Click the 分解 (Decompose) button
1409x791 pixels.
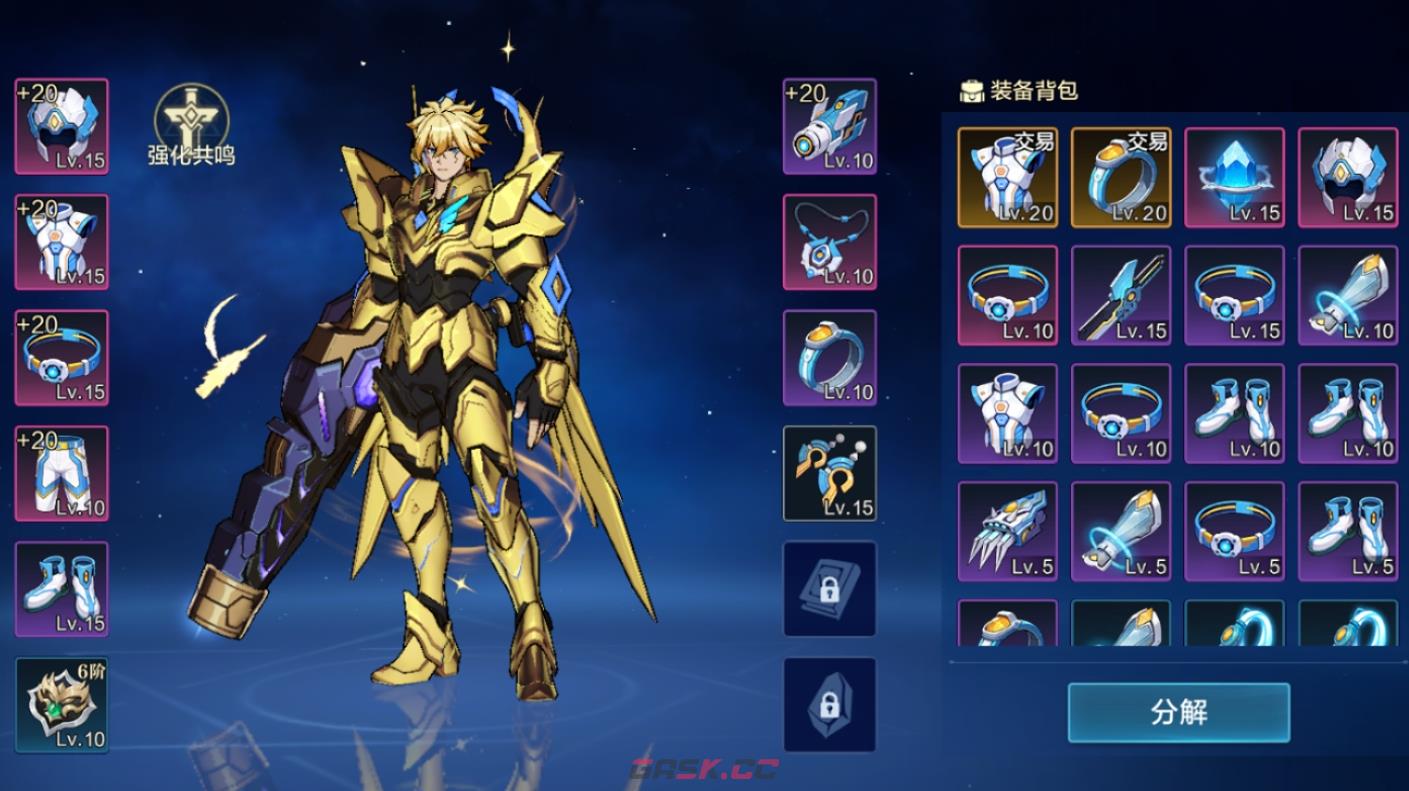(1178, 712)
